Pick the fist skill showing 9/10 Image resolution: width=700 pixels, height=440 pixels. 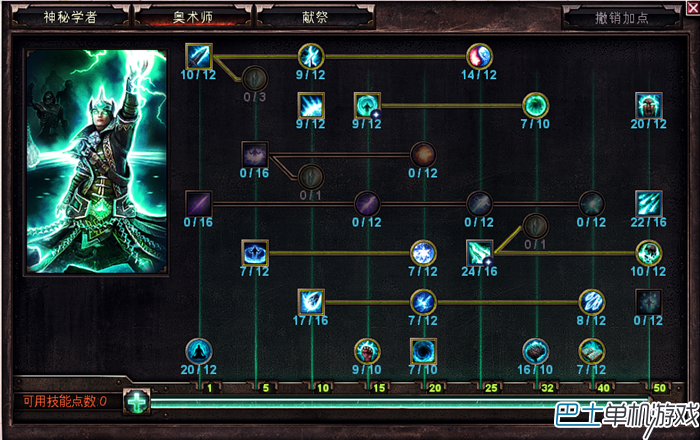coord(367,351)
